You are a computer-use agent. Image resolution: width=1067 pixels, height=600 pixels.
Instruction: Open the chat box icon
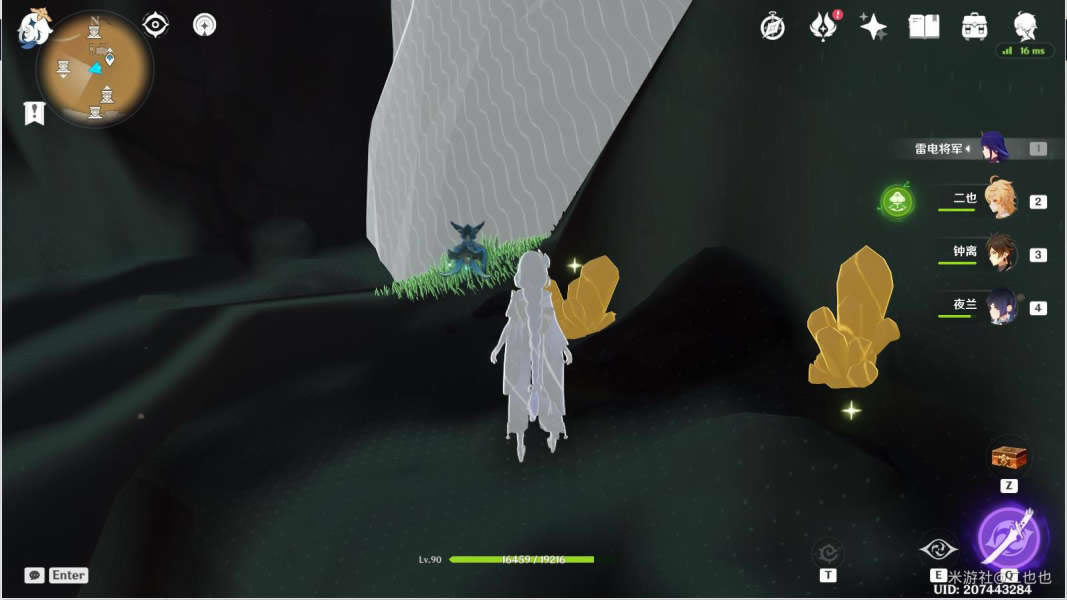[35, 575]
